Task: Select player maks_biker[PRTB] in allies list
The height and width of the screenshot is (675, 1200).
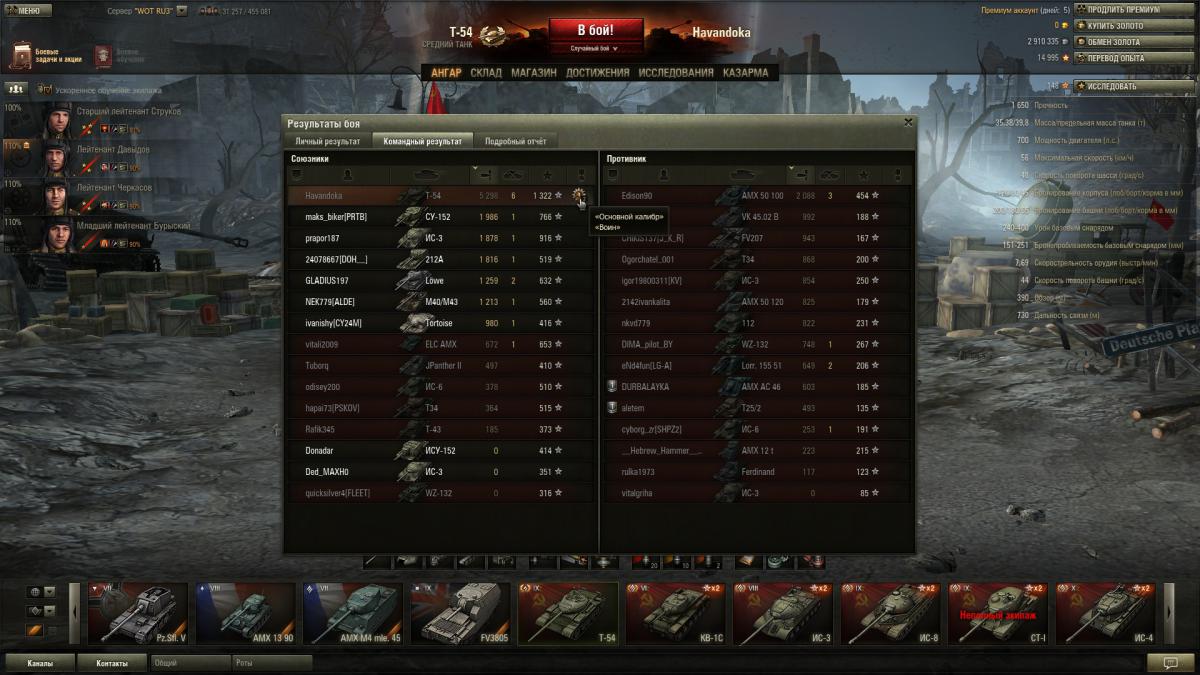Action: click(335, 217)
